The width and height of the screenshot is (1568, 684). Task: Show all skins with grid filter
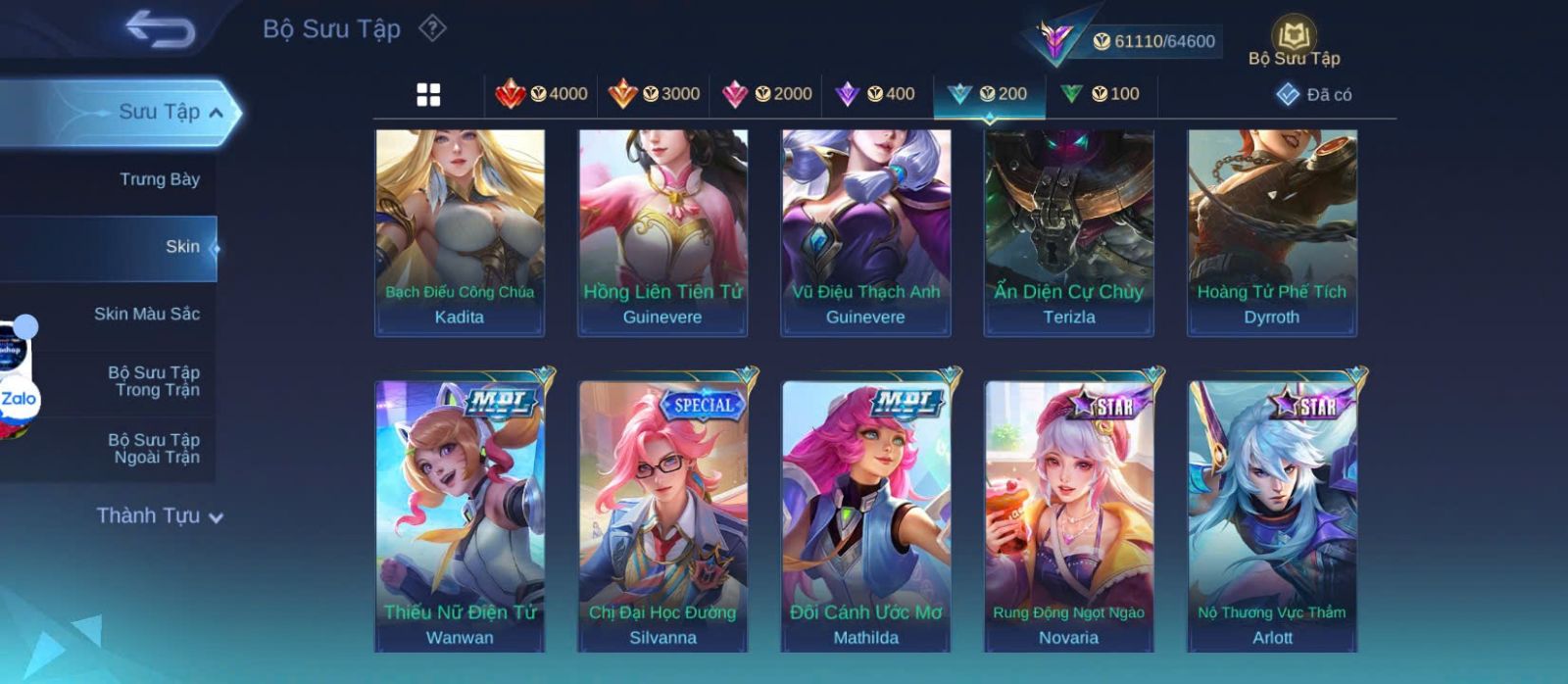pos(428,95)
